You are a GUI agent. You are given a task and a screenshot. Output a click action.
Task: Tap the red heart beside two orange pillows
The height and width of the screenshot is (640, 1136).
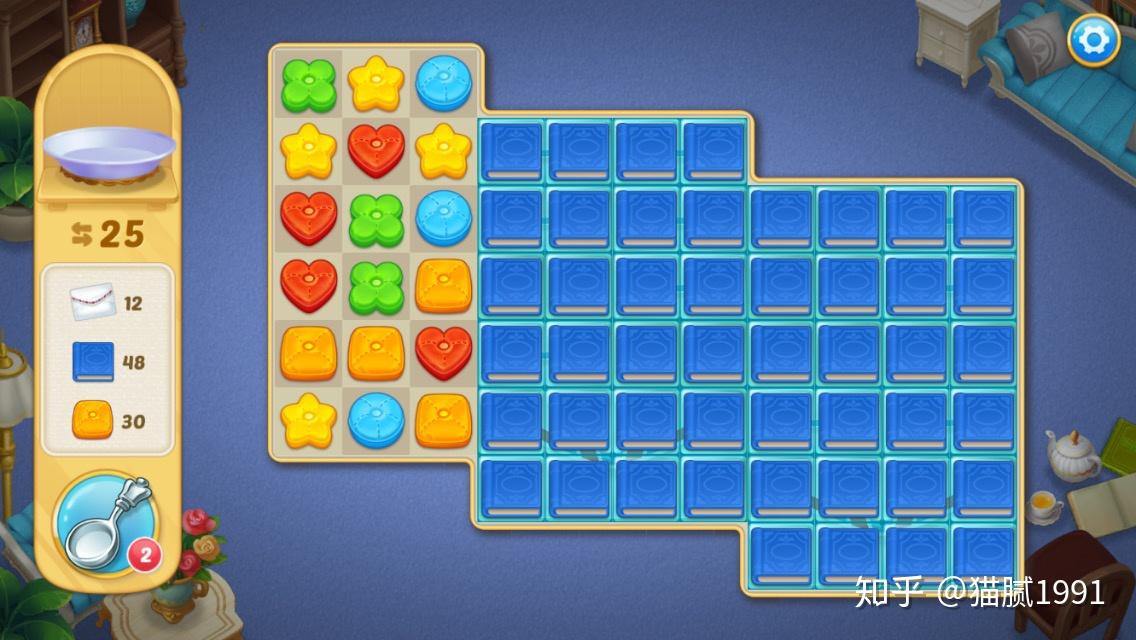coord(443,353)
